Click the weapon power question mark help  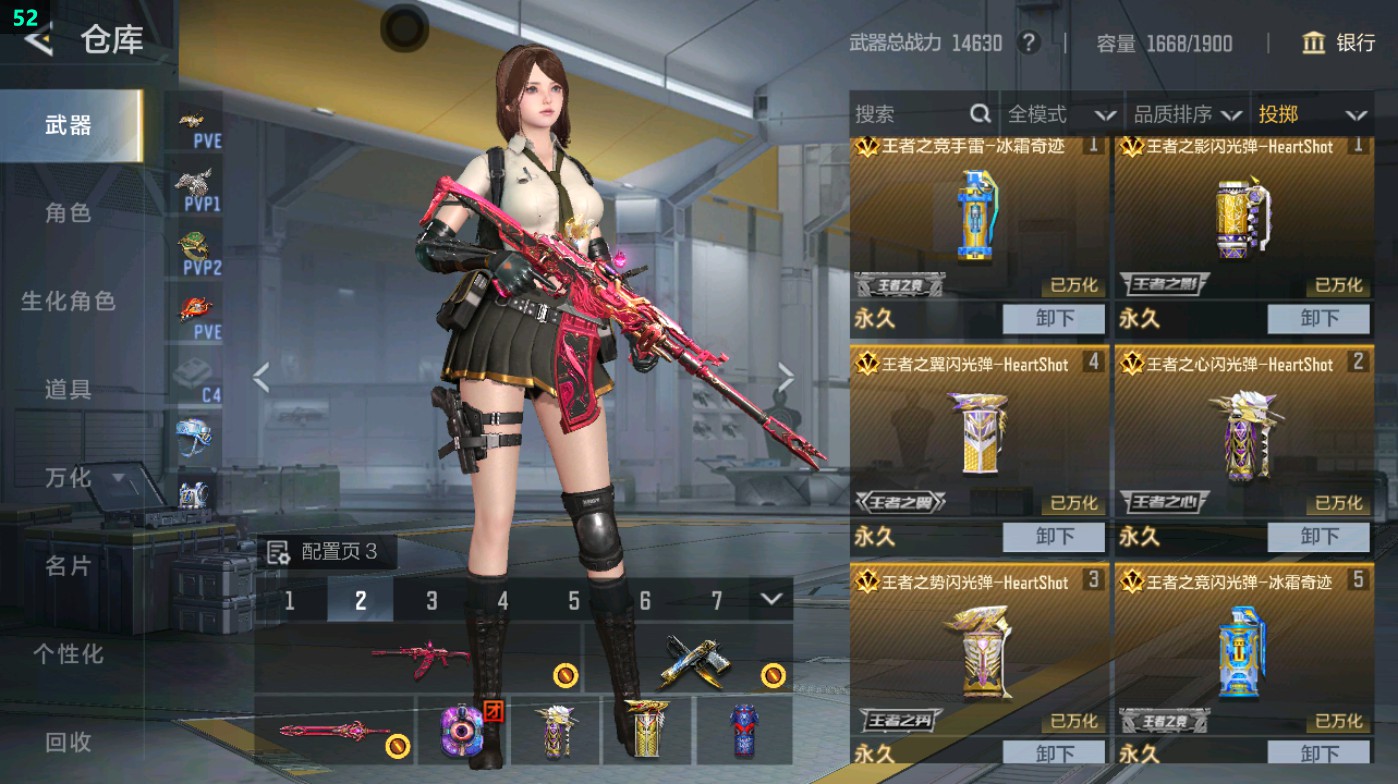1028,43
